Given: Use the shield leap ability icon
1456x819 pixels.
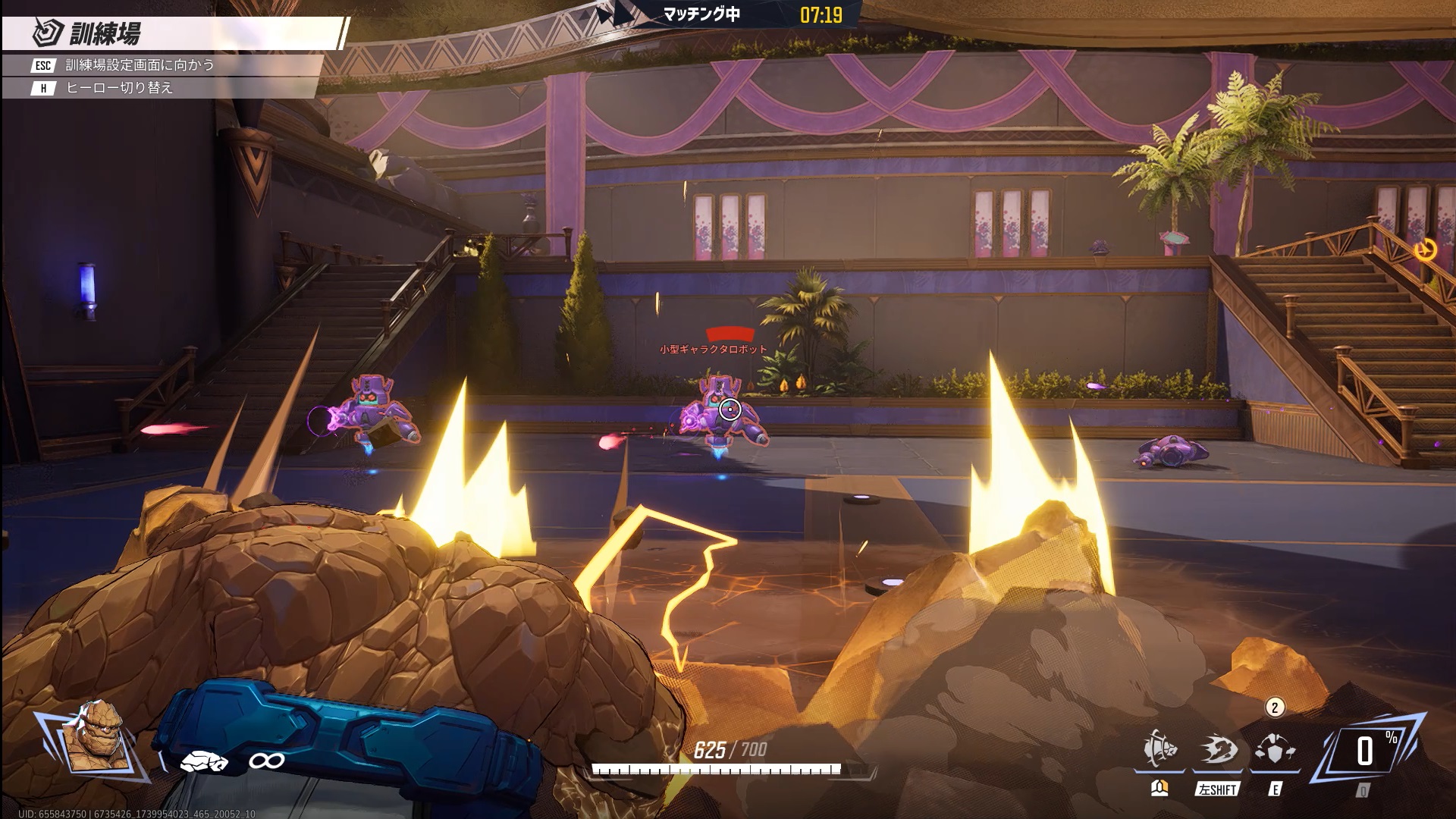Looking at the screenshot, I should coord(1276,751).
